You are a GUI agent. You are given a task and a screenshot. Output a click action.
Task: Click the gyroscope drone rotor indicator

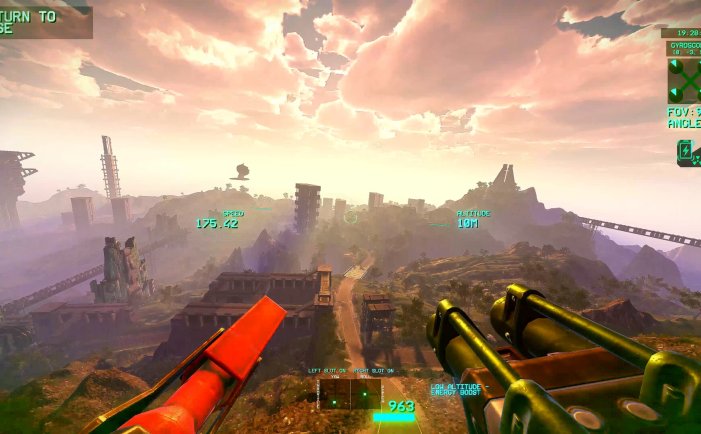(685, 79)
